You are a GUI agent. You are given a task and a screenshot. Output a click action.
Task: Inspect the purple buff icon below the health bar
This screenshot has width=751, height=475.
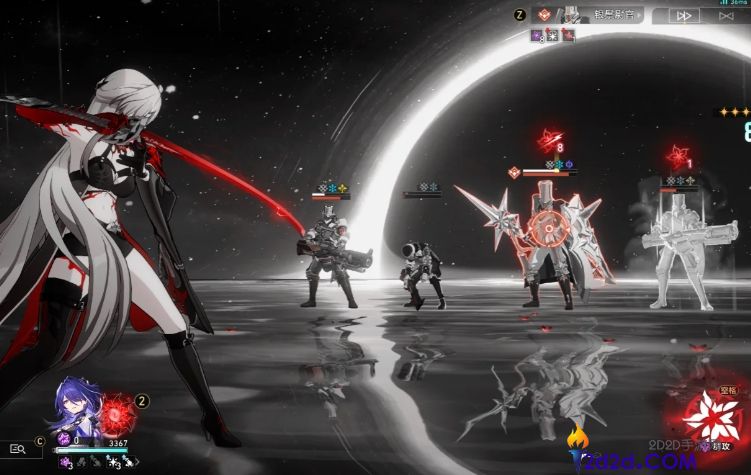[x=62, y=463]
